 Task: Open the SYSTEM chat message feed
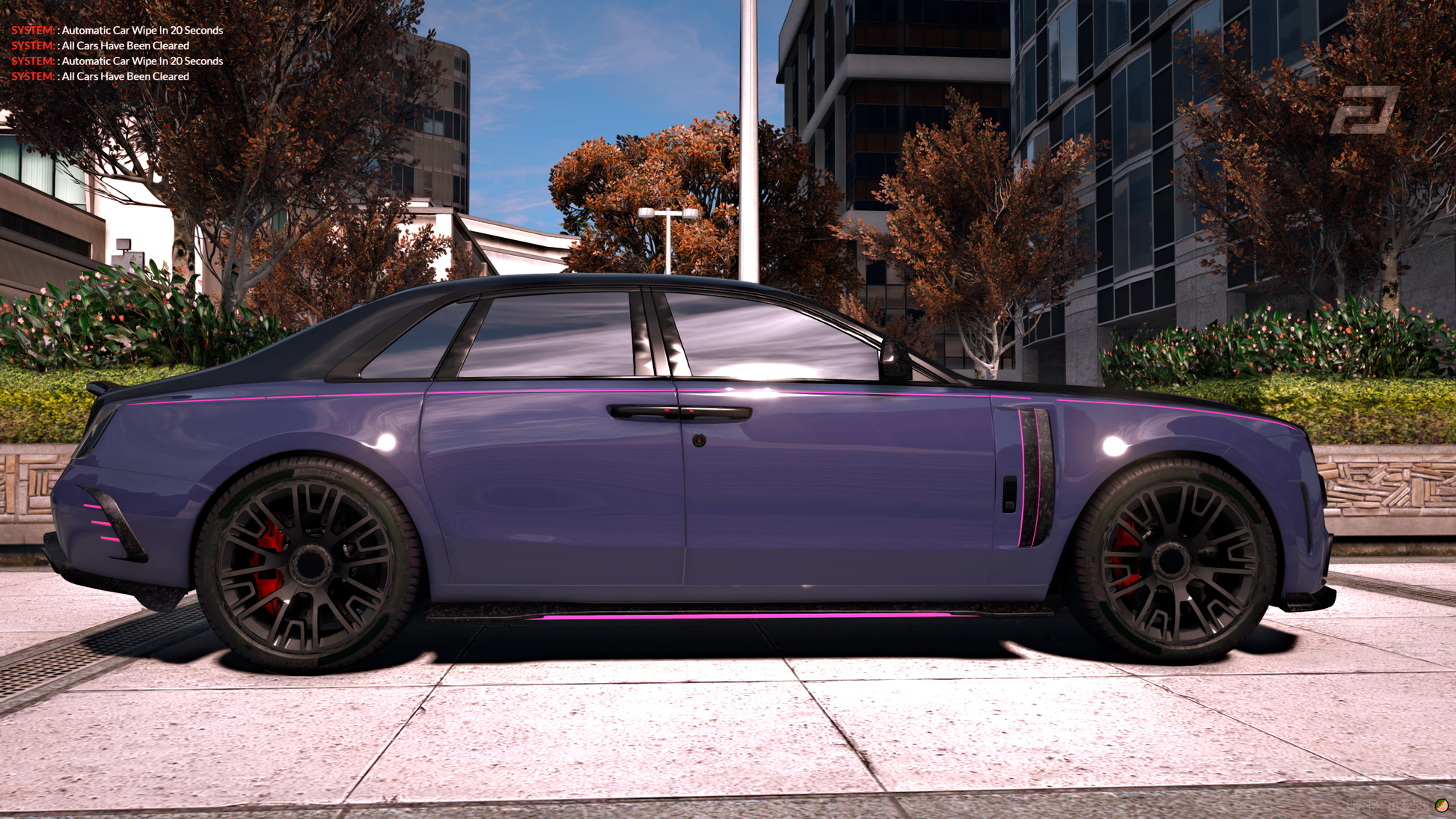click(x=117, y=53)
